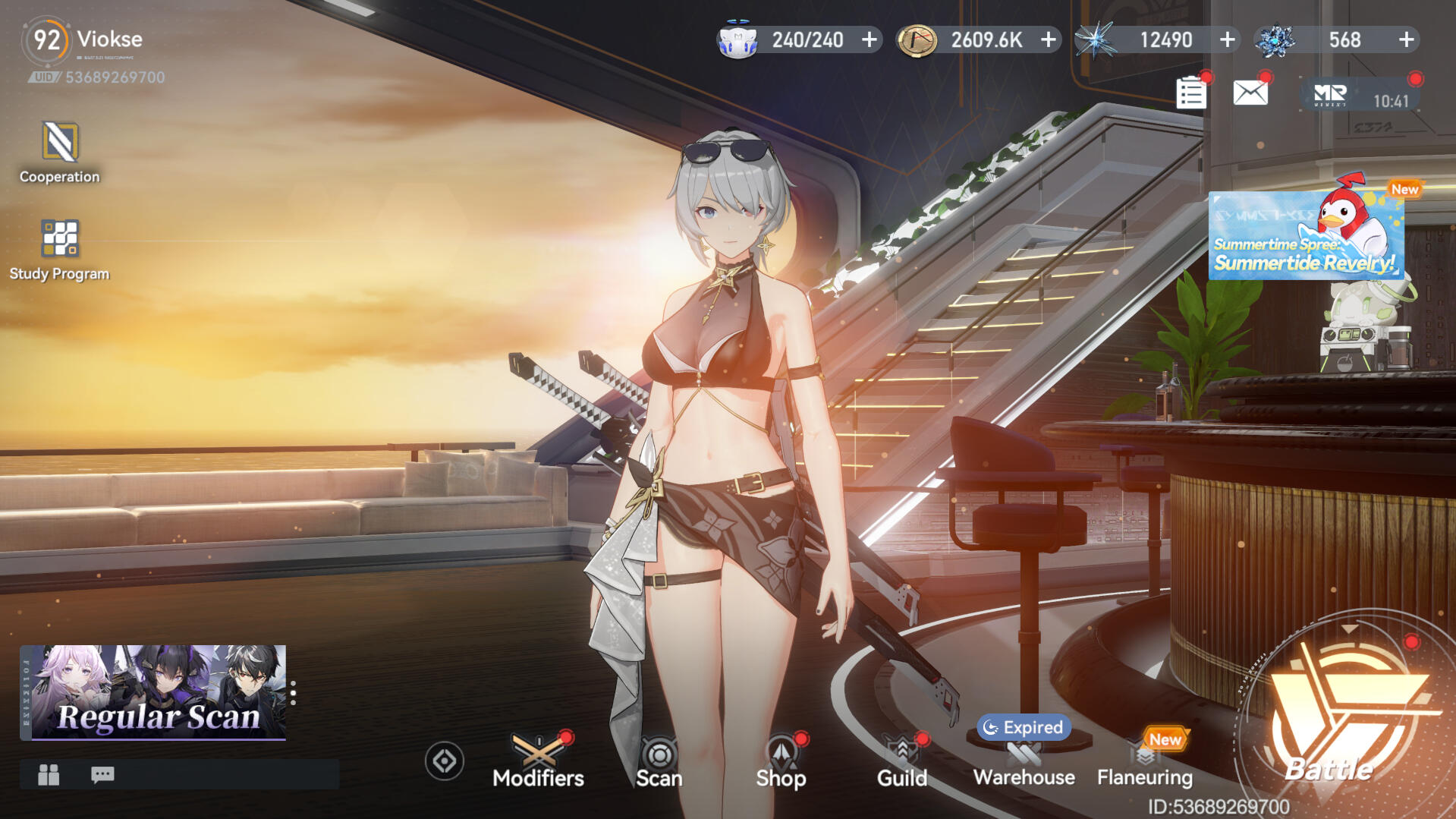The height and width of the screenshot is (819, 1456).
Task: Add gold coins with the plus button
Action: click(1049, 39)
